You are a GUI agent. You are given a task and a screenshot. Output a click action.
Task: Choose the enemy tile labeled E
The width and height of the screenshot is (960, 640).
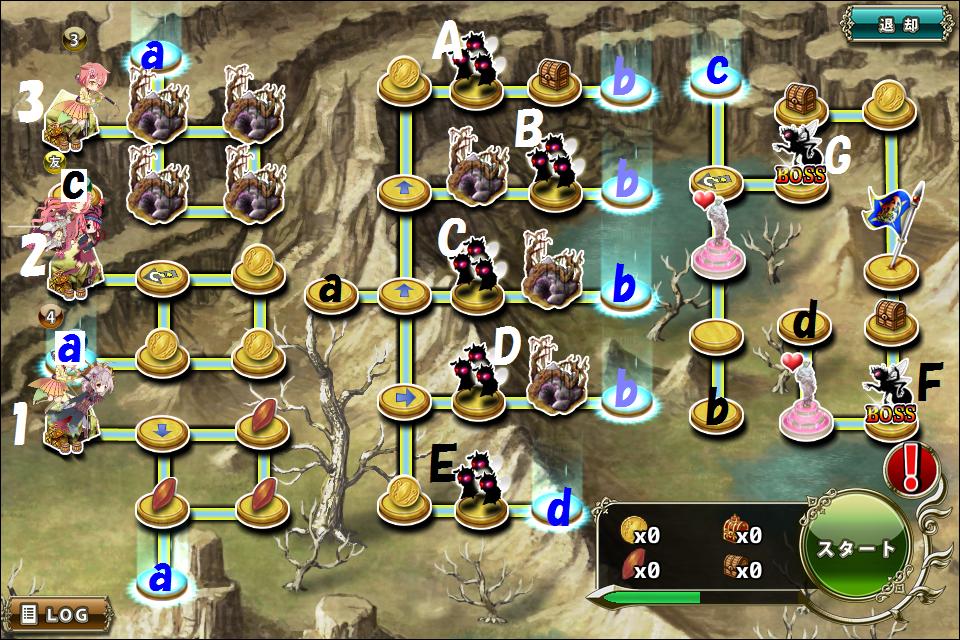pos(478,490)
